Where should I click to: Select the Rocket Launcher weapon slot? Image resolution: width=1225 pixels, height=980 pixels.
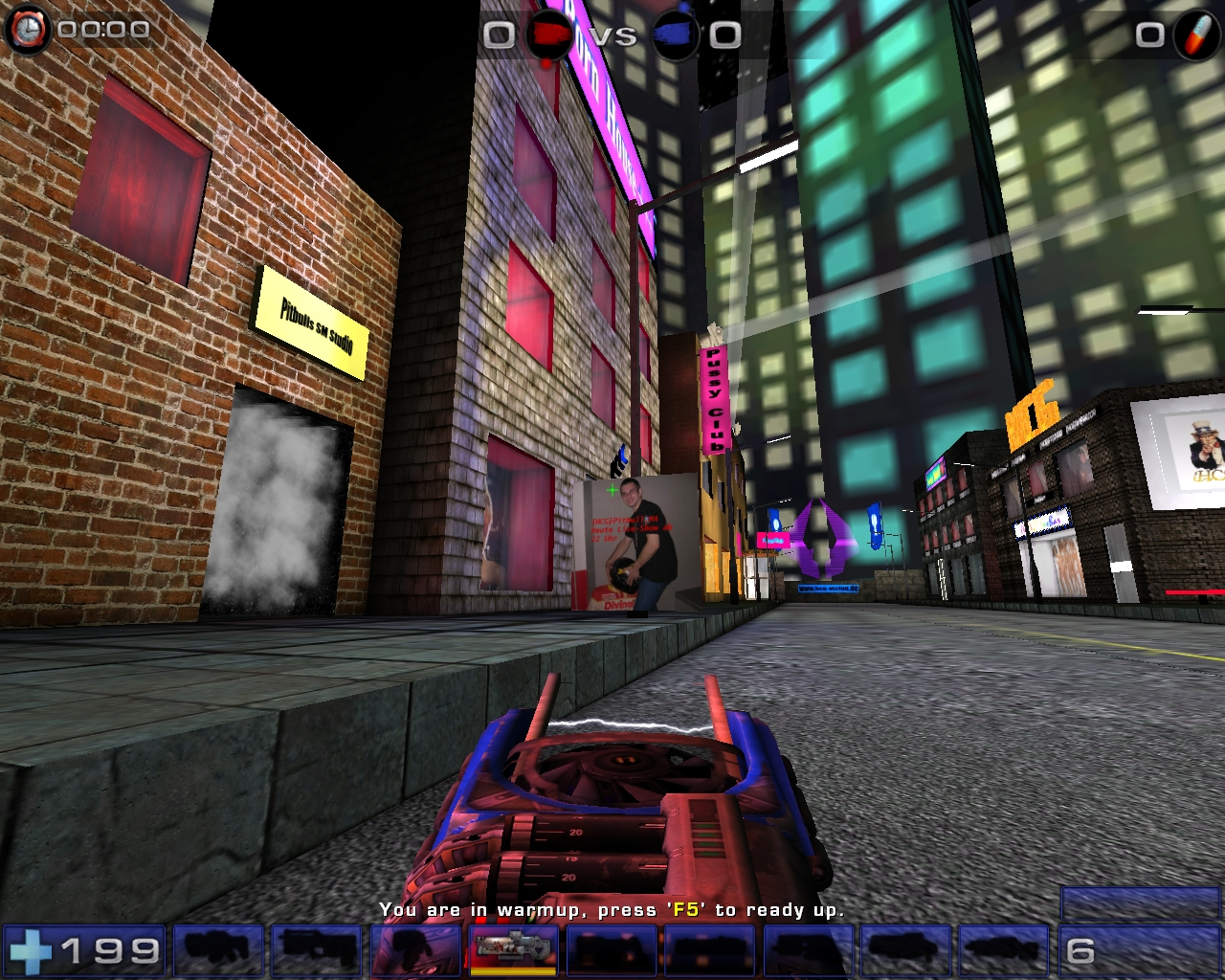point(809,951)
